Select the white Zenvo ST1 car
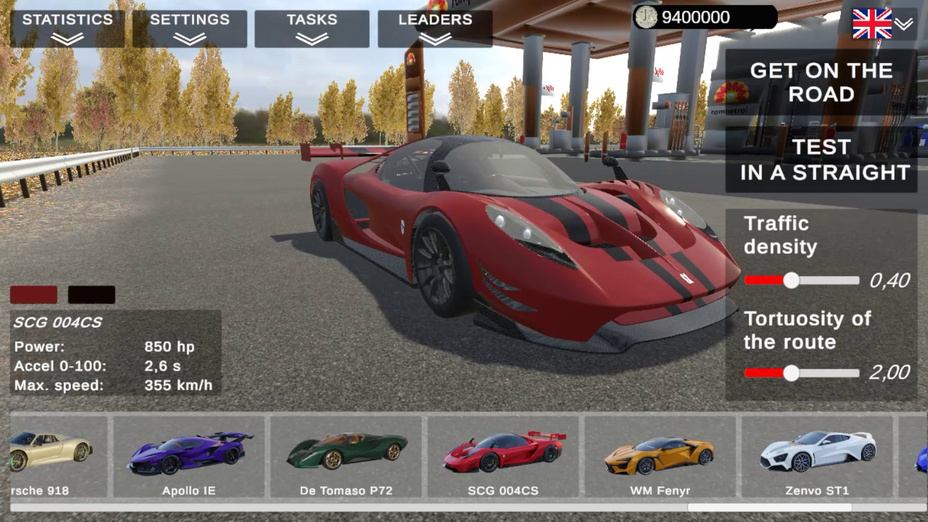 [x=817, y=457]
